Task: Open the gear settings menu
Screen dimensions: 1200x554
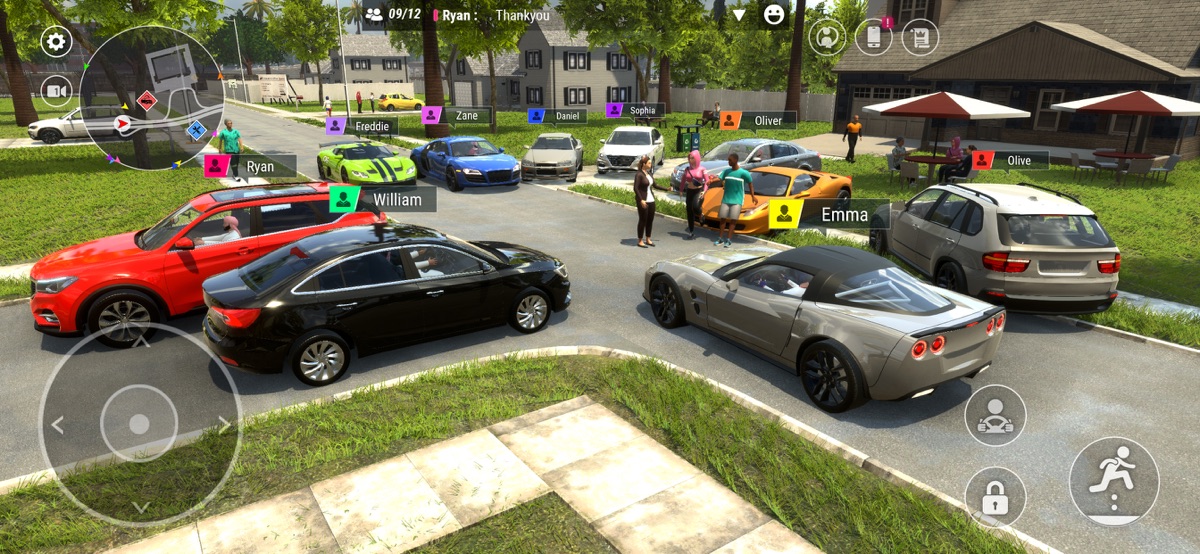Action: pos(56,42)
